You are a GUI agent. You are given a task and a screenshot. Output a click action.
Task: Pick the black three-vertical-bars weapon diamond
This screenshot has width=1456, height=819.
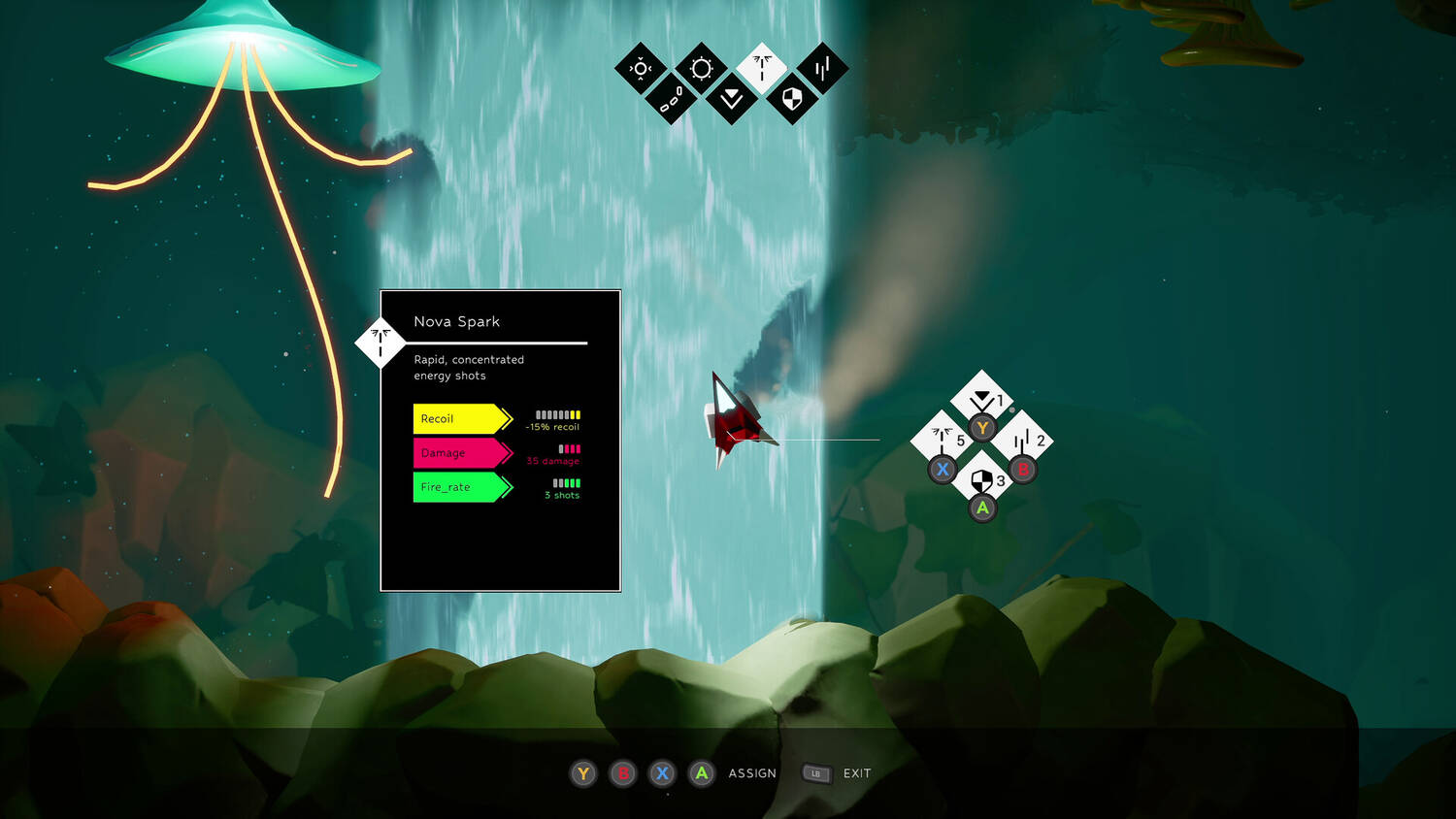point(822,68)
